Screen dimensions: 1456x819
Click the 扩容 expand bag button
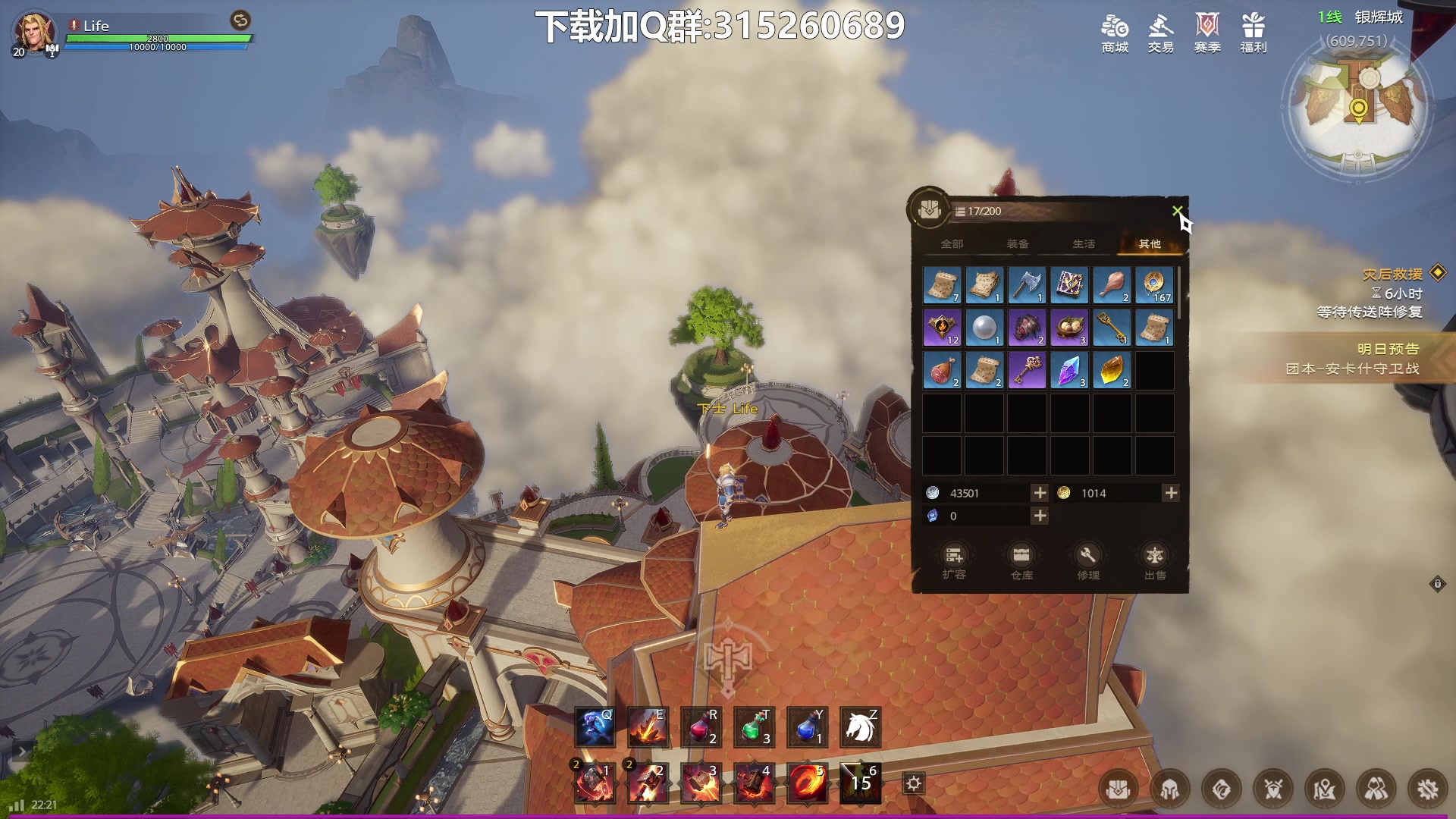pyautogui.click(x=954, y=561)
